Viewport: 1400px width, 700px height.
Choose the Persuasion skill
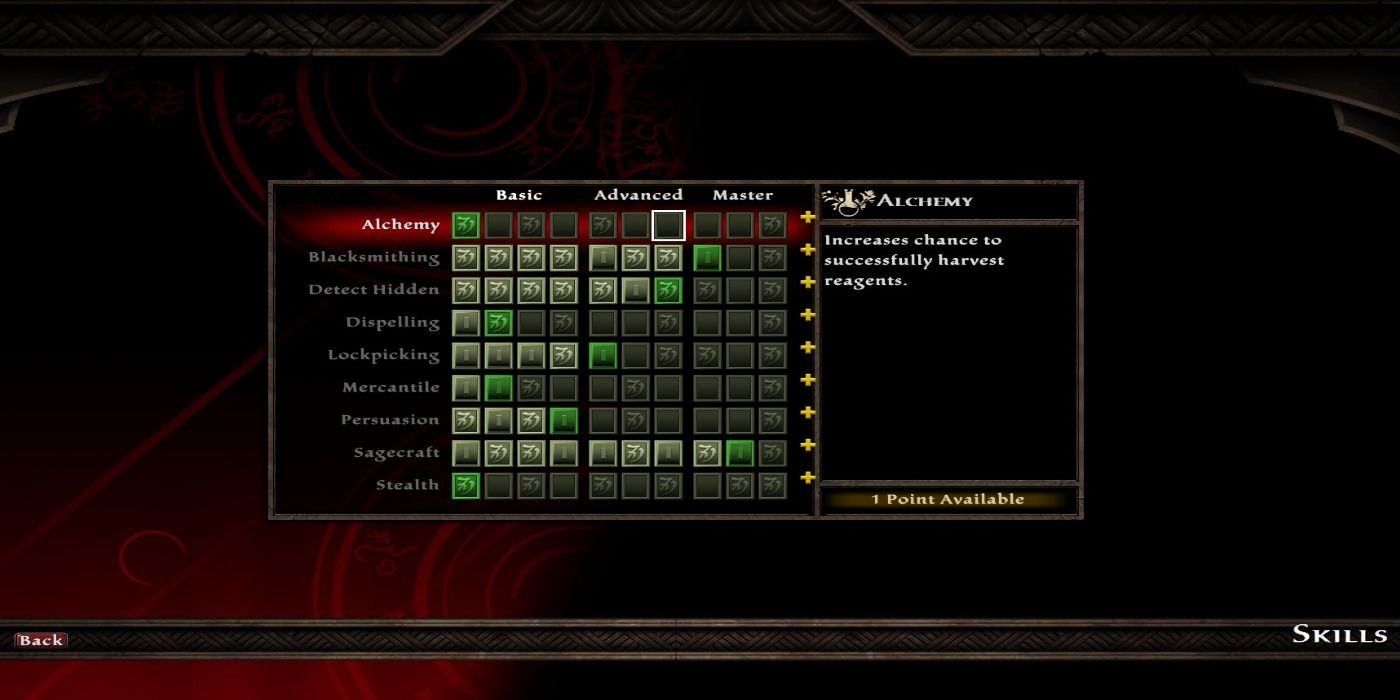pos(390,420)
